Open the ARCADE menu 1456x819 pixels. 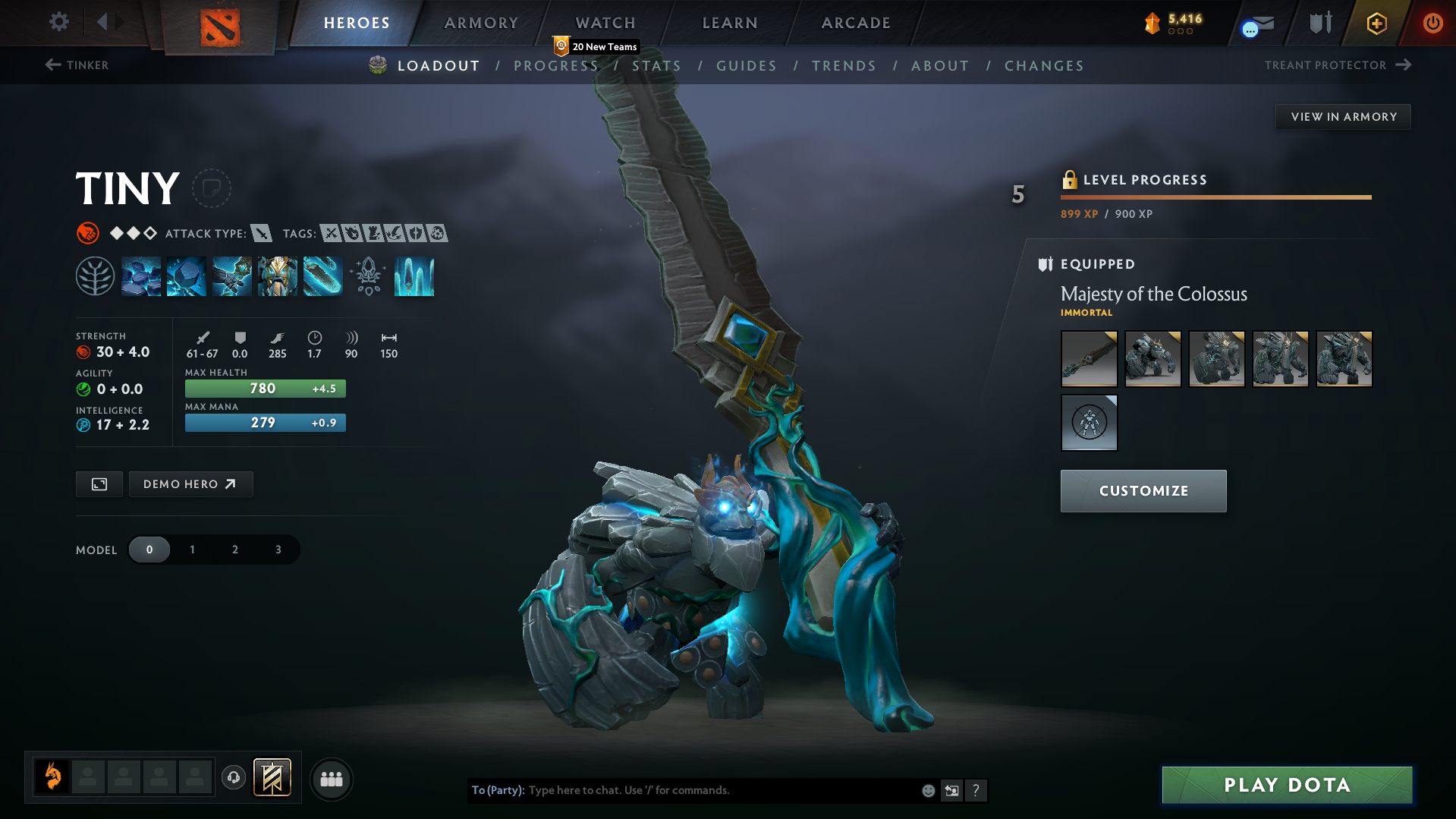855,23
